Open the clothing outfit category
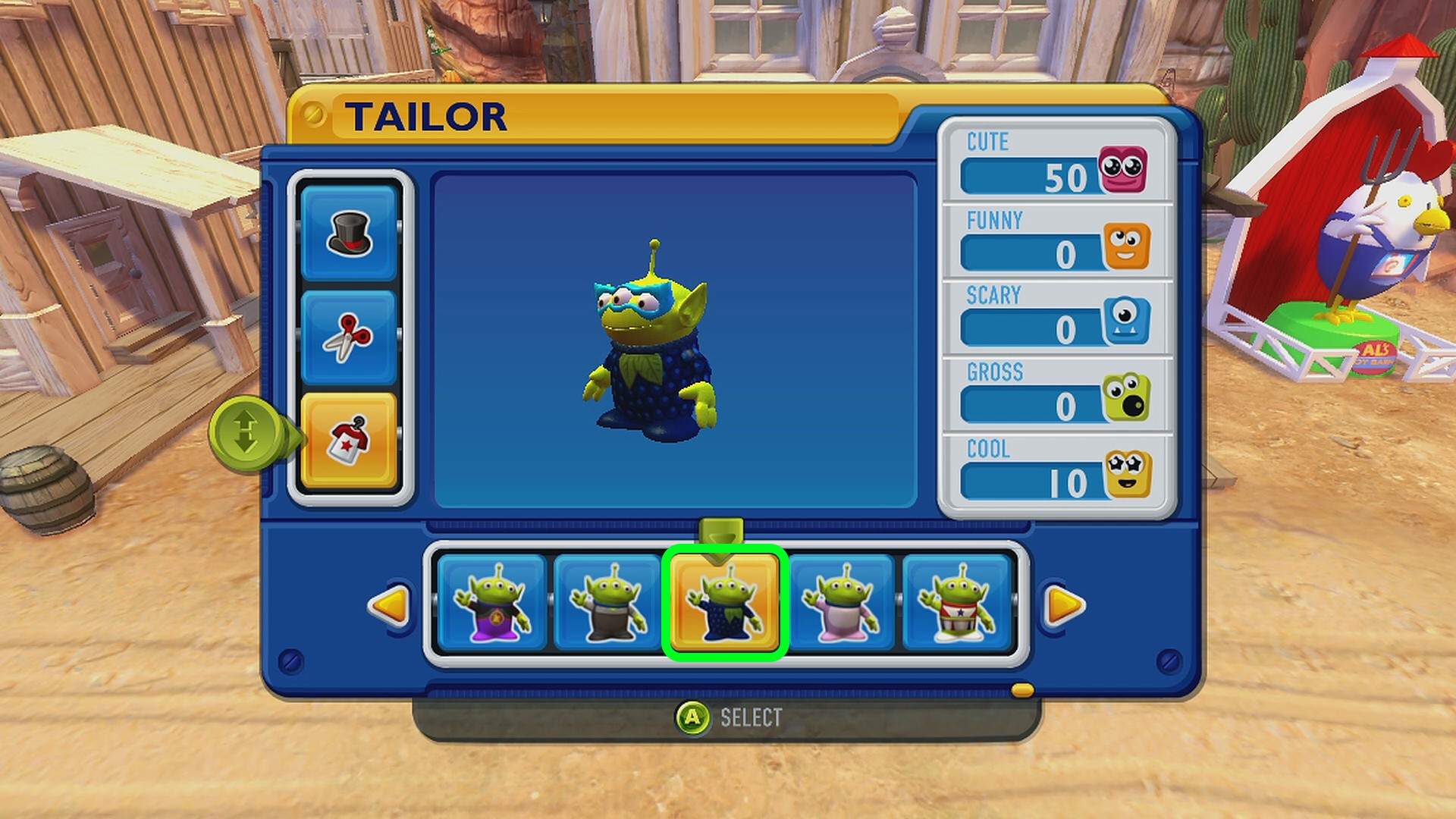 (349, 441)
